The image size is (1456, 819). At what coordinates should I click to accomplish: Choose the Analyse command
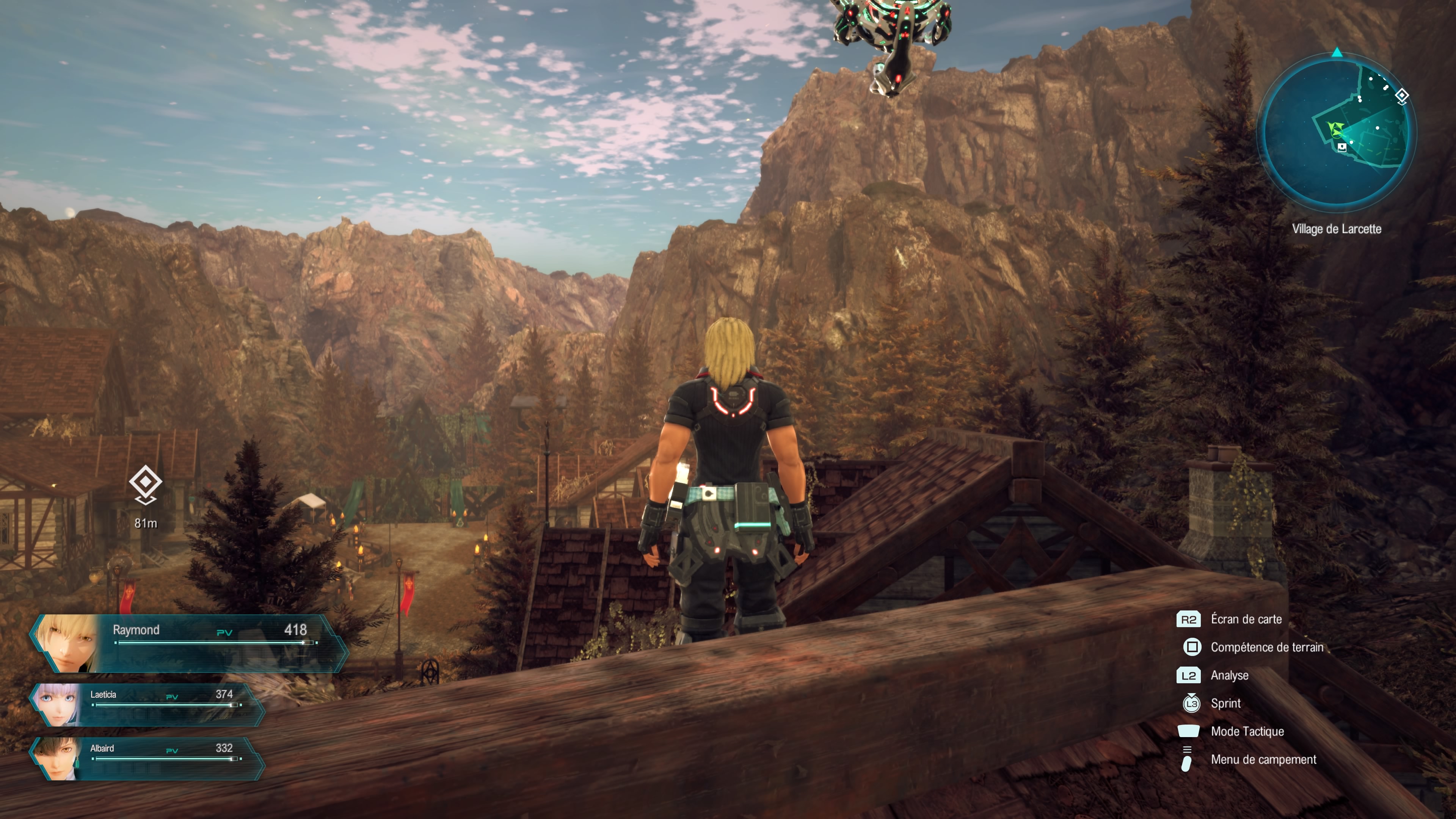coord(1229,675)
